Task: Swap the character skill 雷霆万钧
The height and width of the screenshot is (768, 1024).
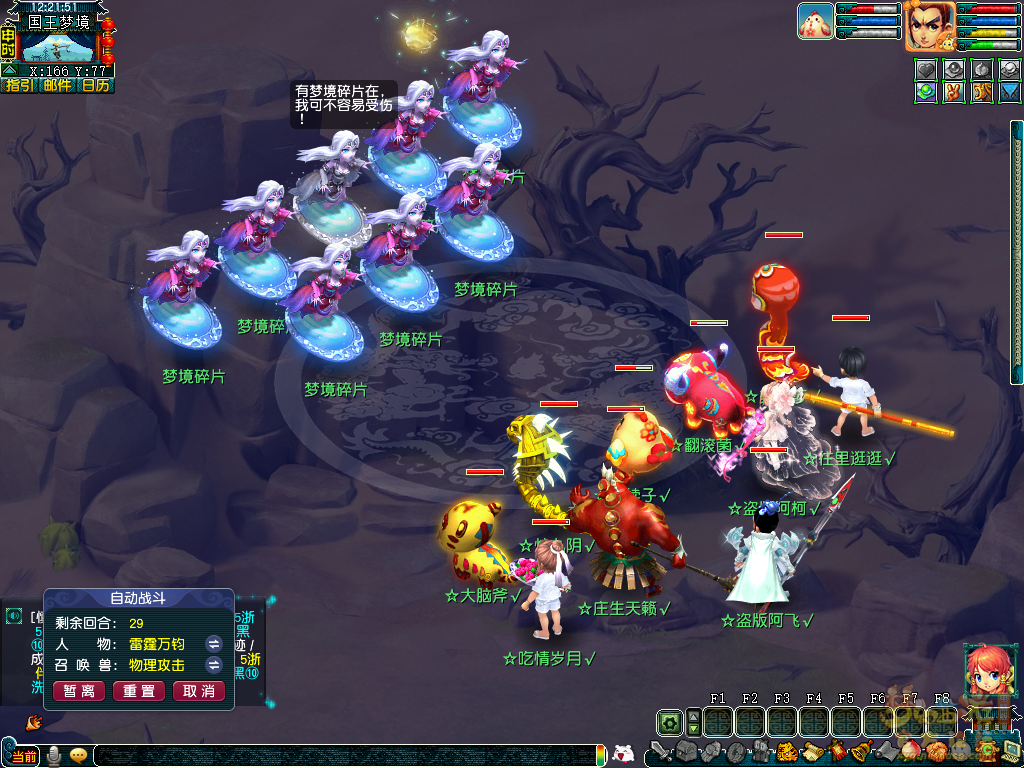Action: [213, 644]
